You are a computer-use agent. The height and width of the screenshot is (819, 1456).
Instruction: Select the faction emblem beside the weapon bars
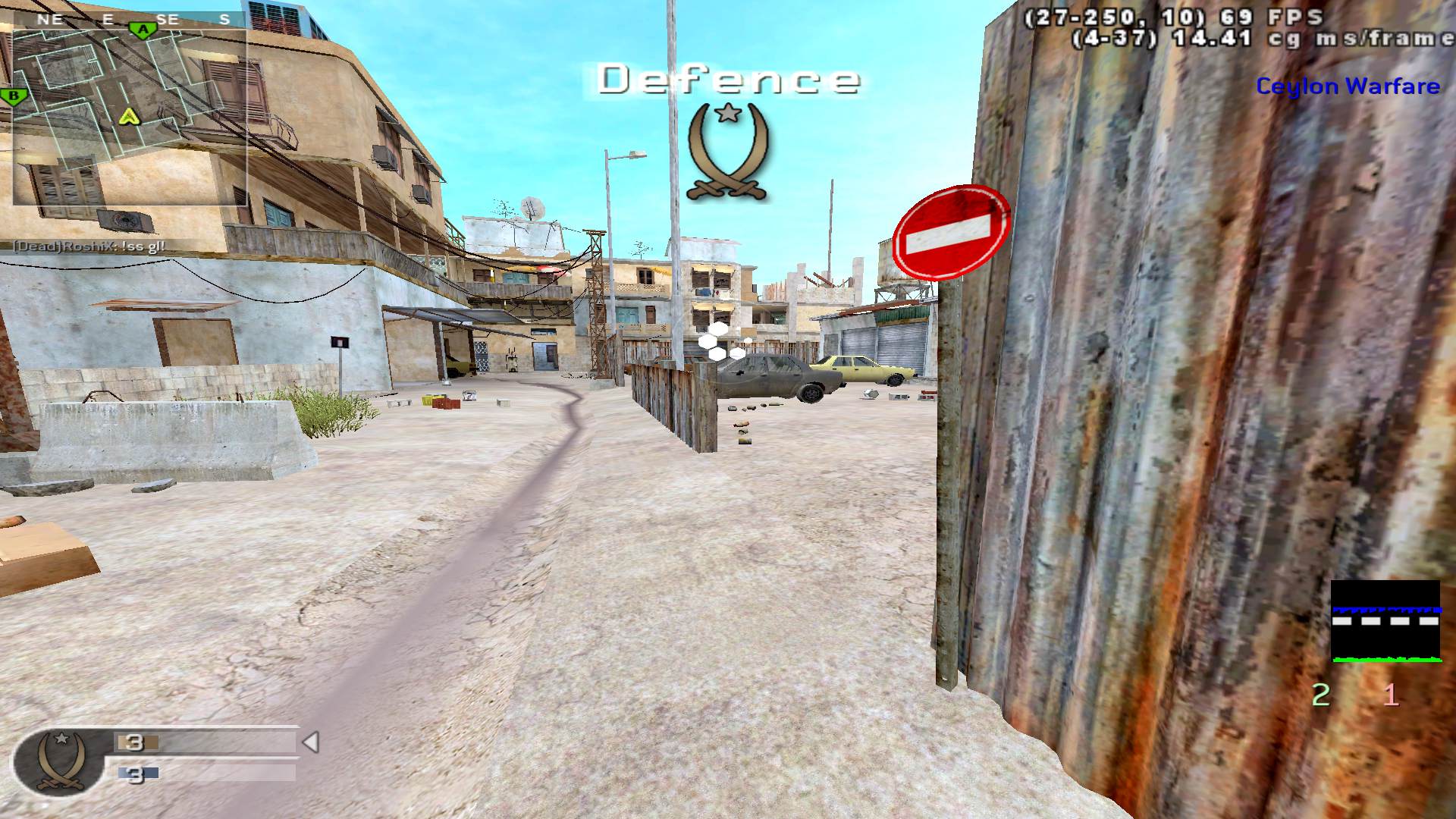click(53, 761)
